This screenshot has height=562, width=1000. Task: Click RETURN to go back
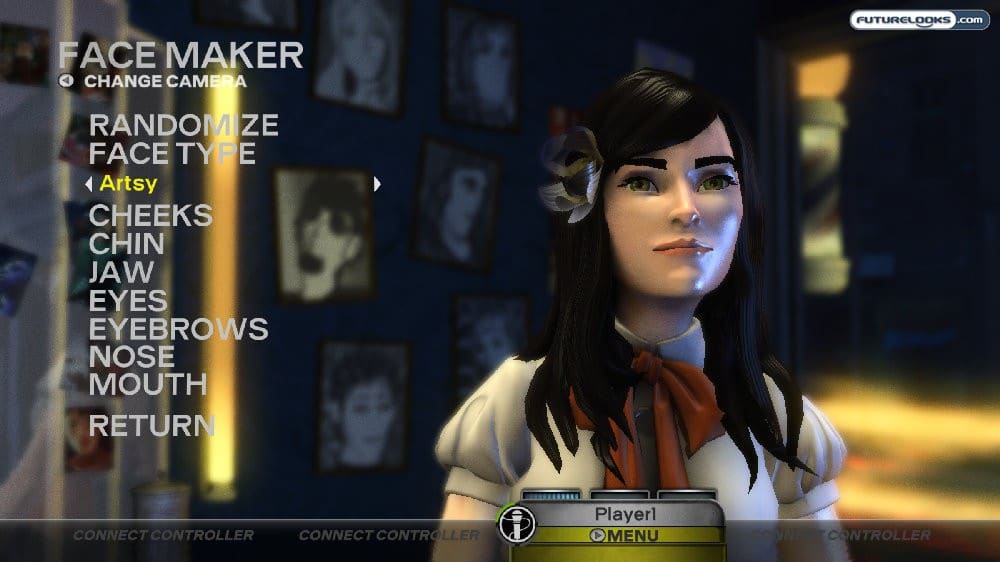pyautogui.click(x=152, y=425)
